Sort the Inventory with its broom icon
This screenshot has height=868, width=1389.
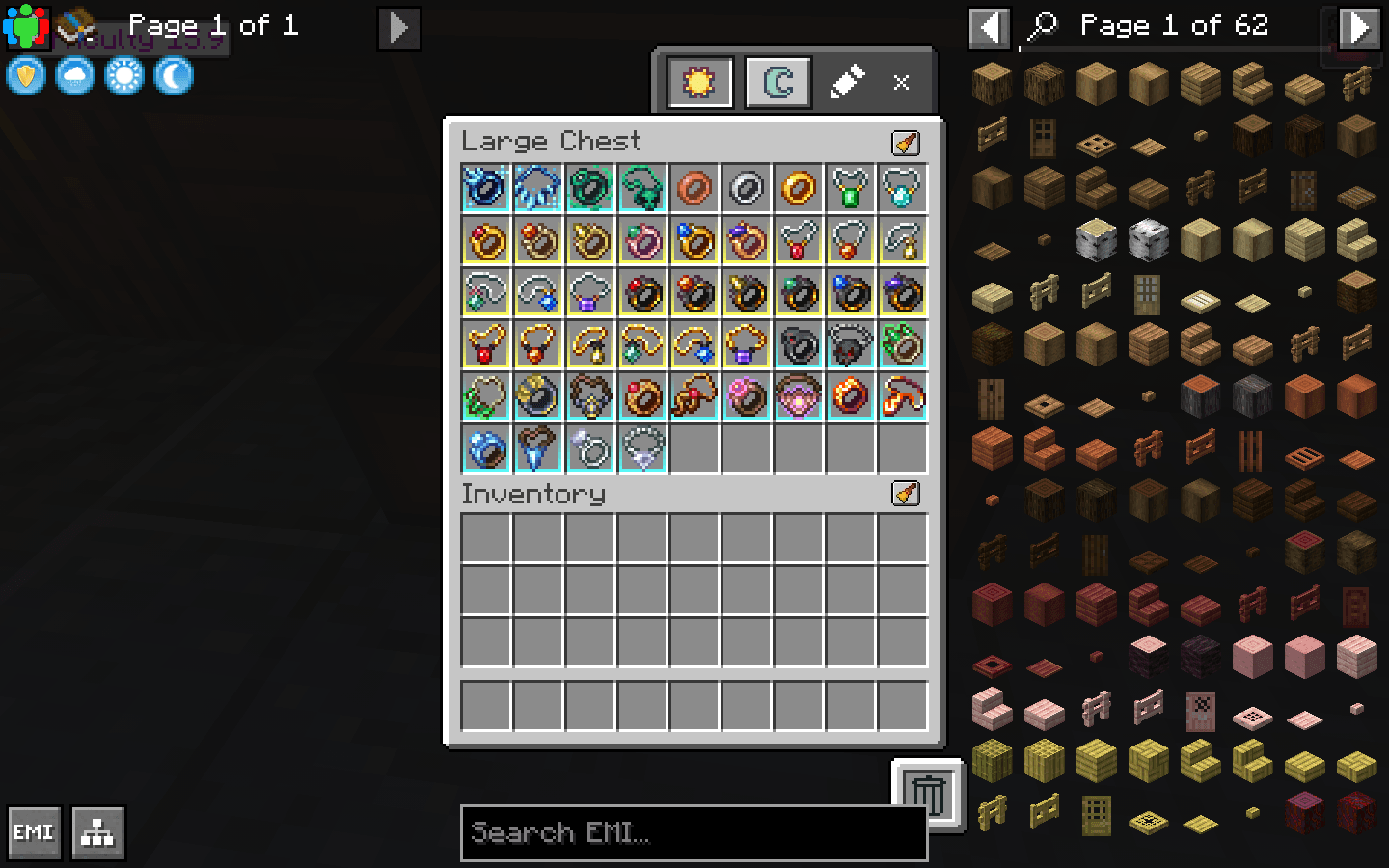(x=904, y=495)
